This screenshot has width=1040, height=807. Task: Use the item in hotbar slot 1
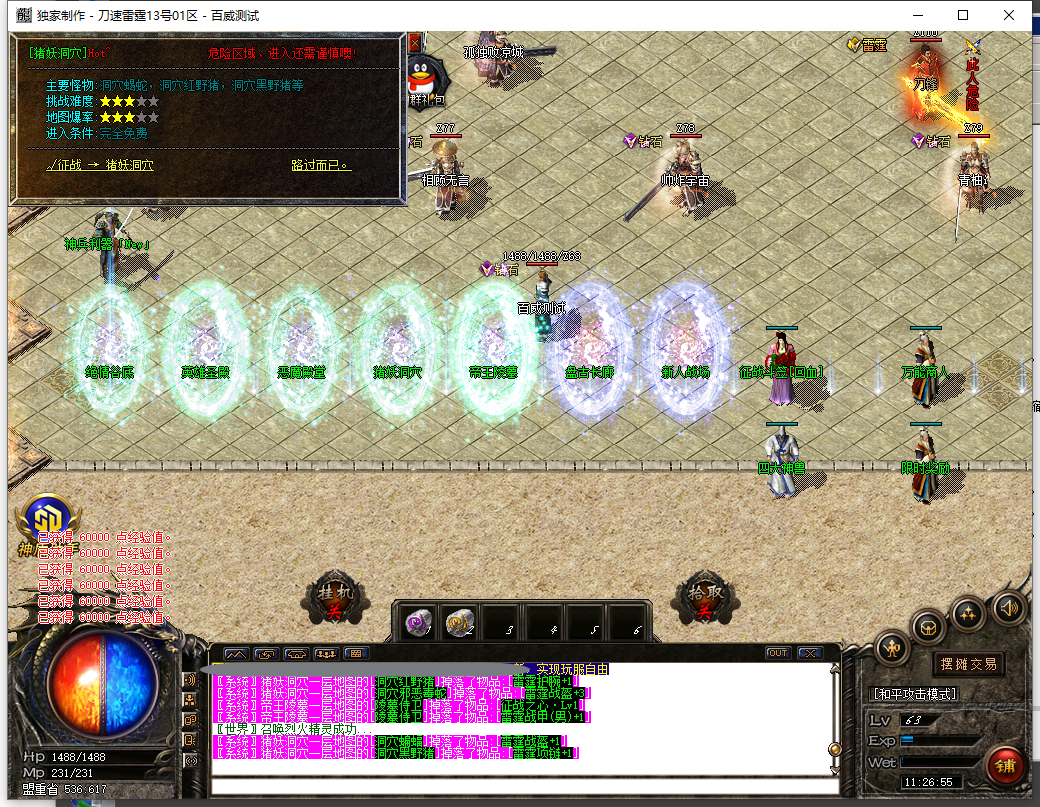tap(418, 624)
